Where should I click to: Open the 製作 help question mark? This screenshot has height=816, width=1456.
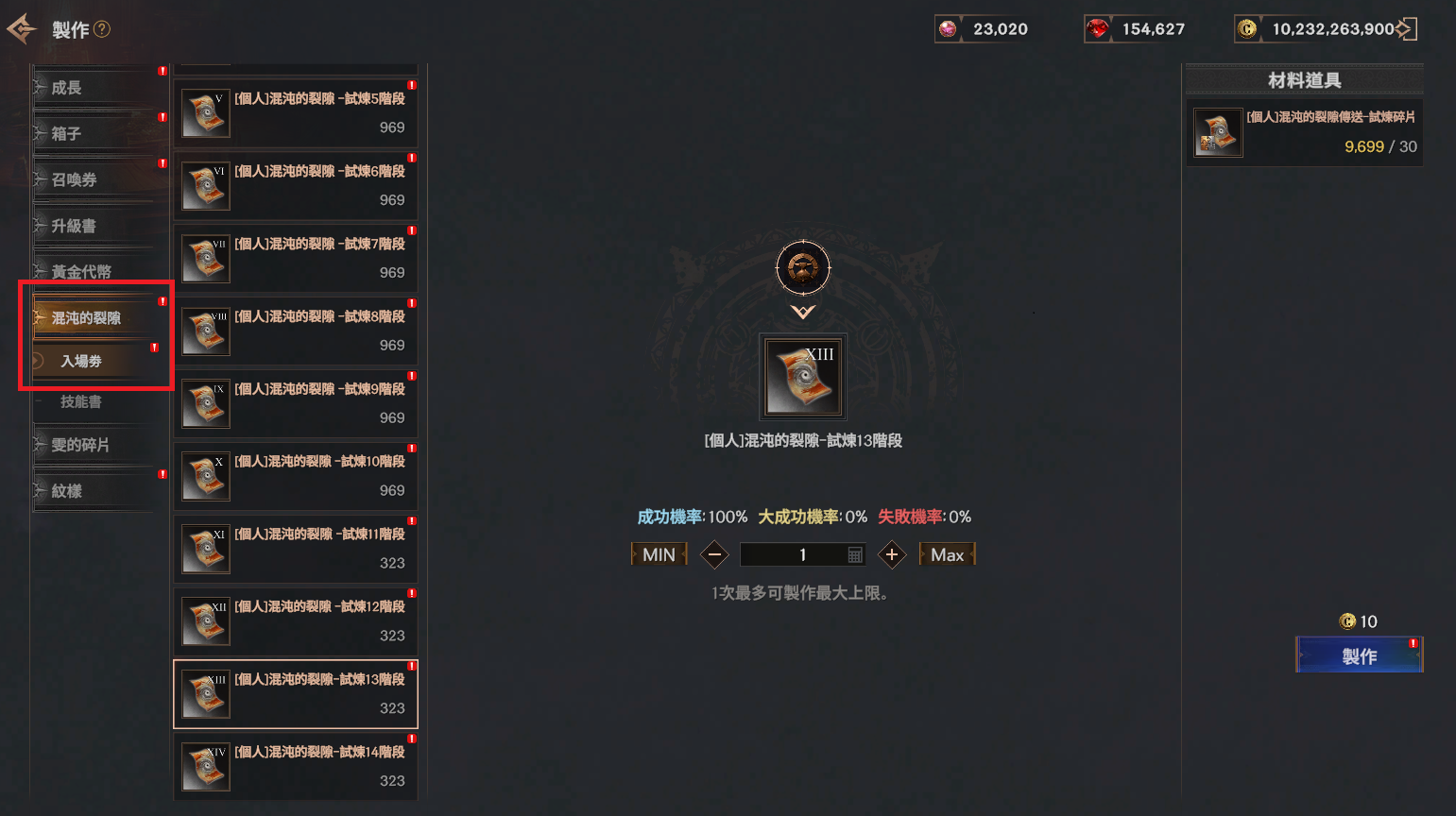coord(102,29)
